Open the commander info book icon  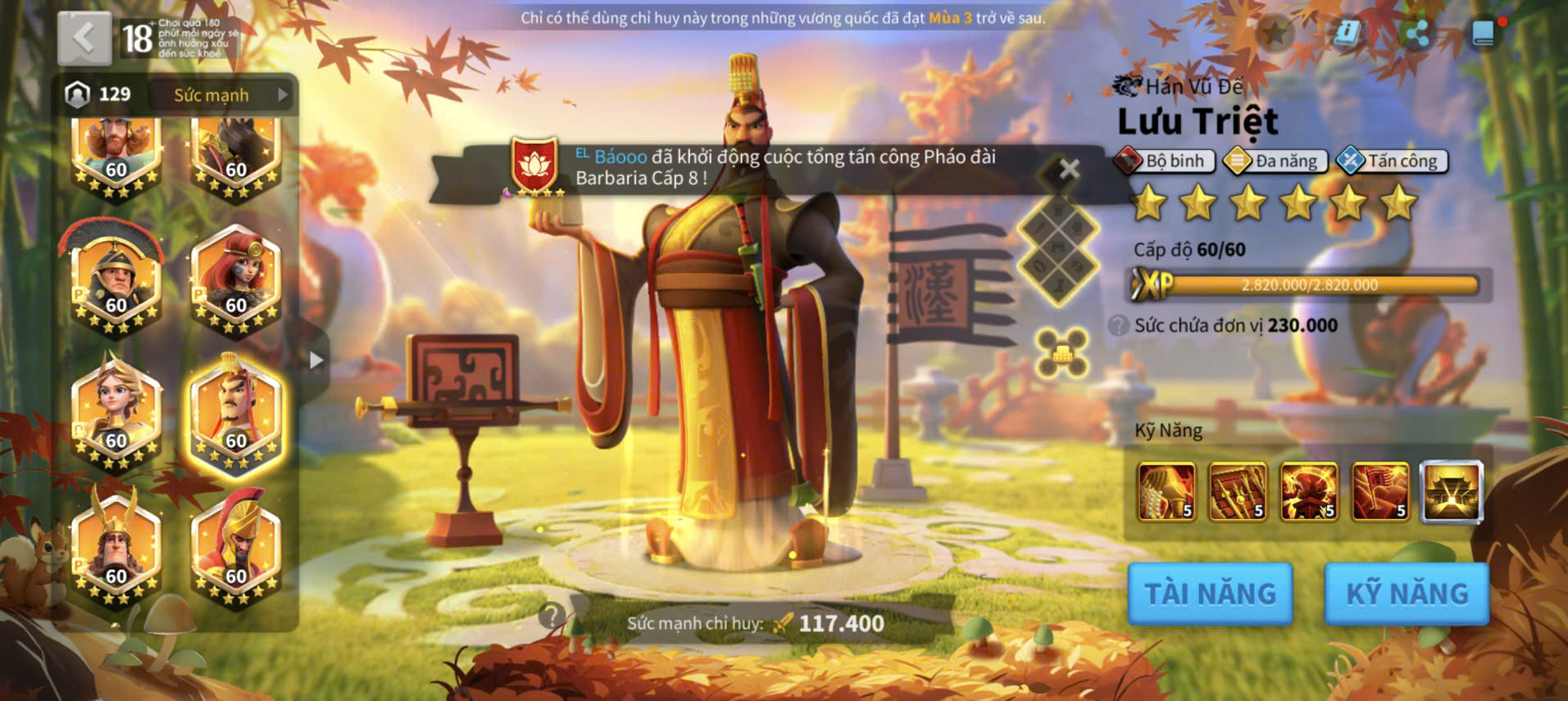click(x=1346, y=34)
